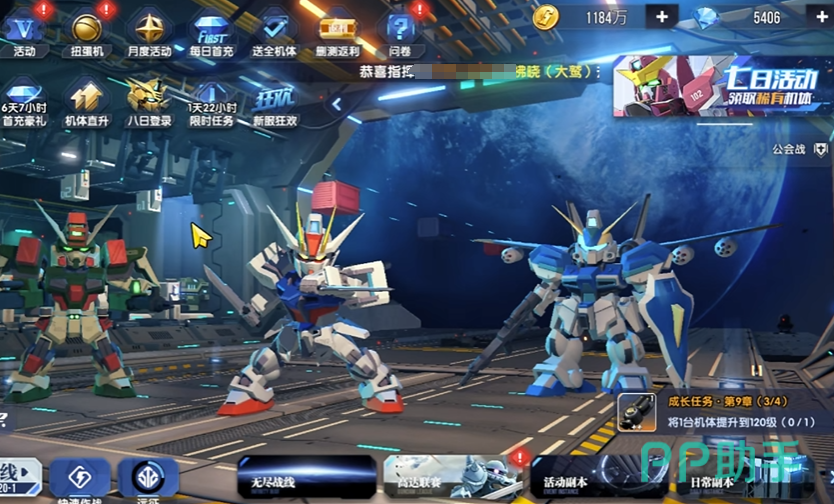Collapse the event icons with the arrow
Viewport: 834px width, 504px height.
click(337, 104)
